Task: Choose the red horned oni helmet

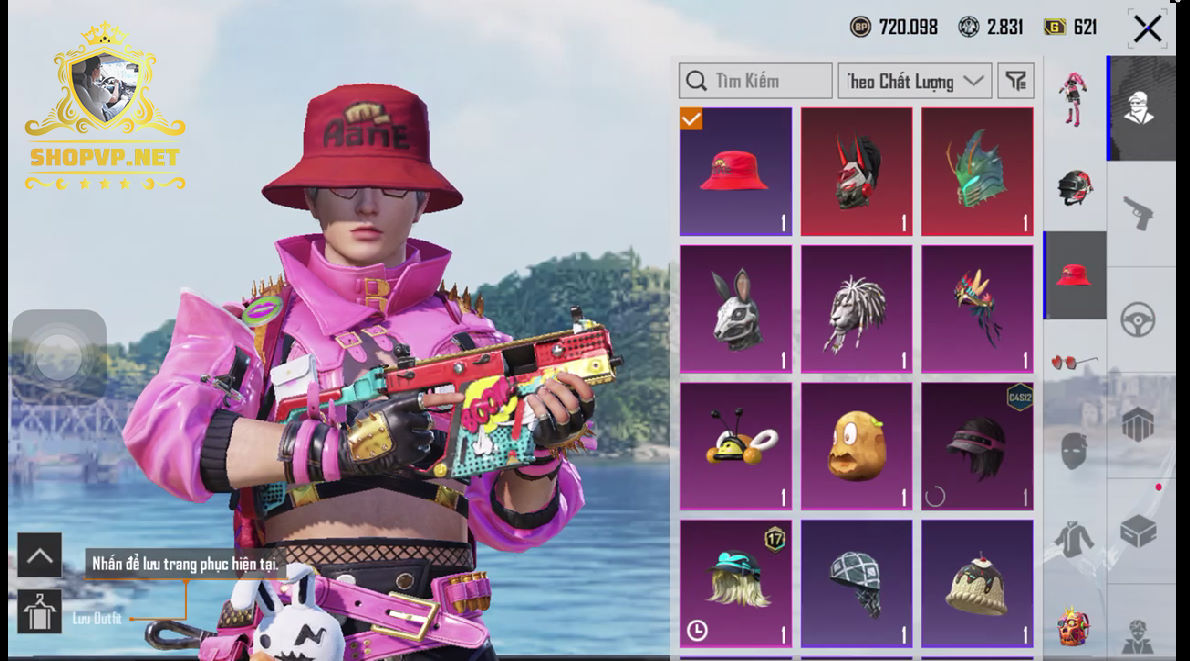Action: (x=857, y=172)
